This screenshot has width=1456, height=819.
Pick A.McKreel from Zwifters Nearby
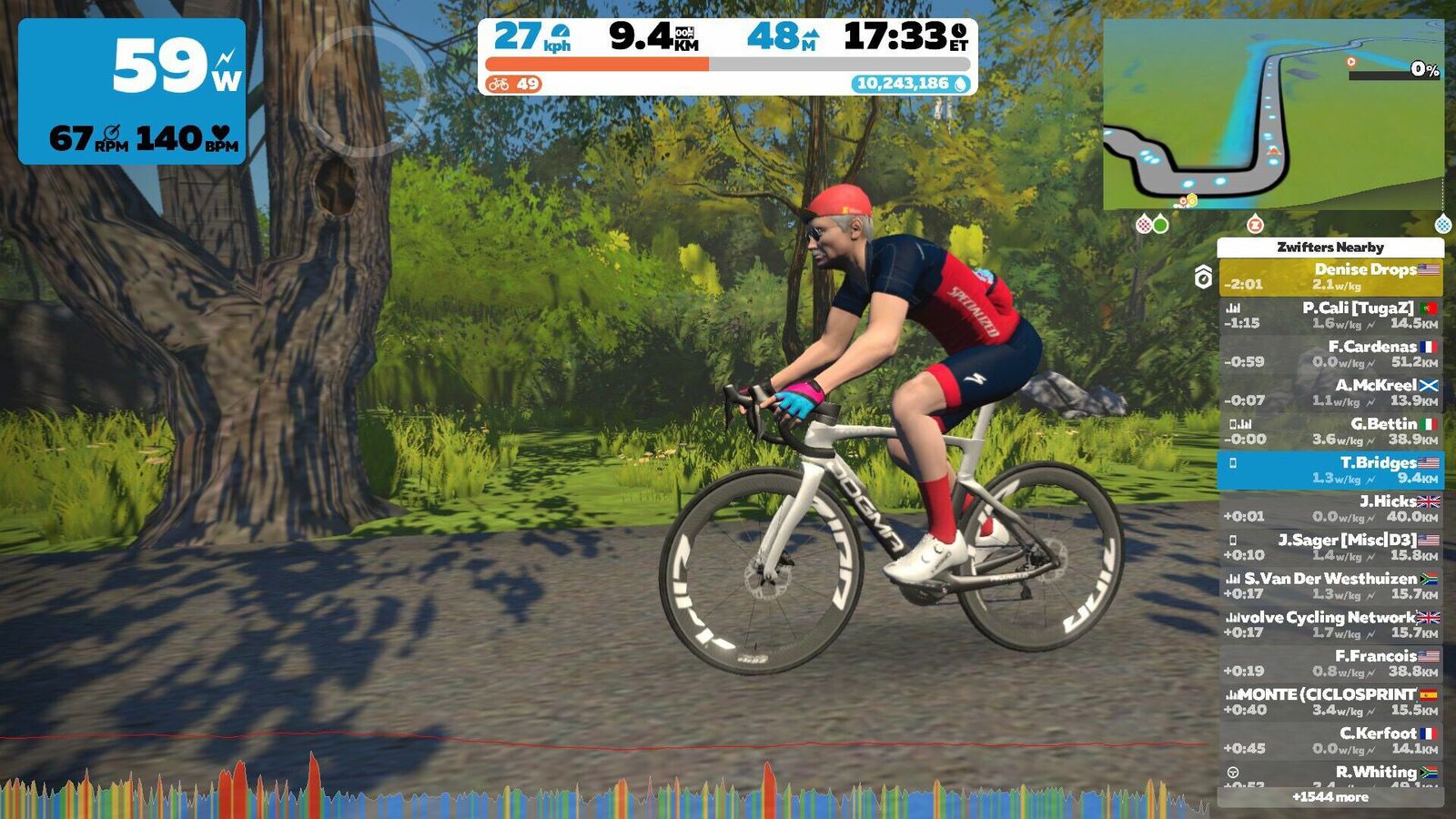(1330, 392)
